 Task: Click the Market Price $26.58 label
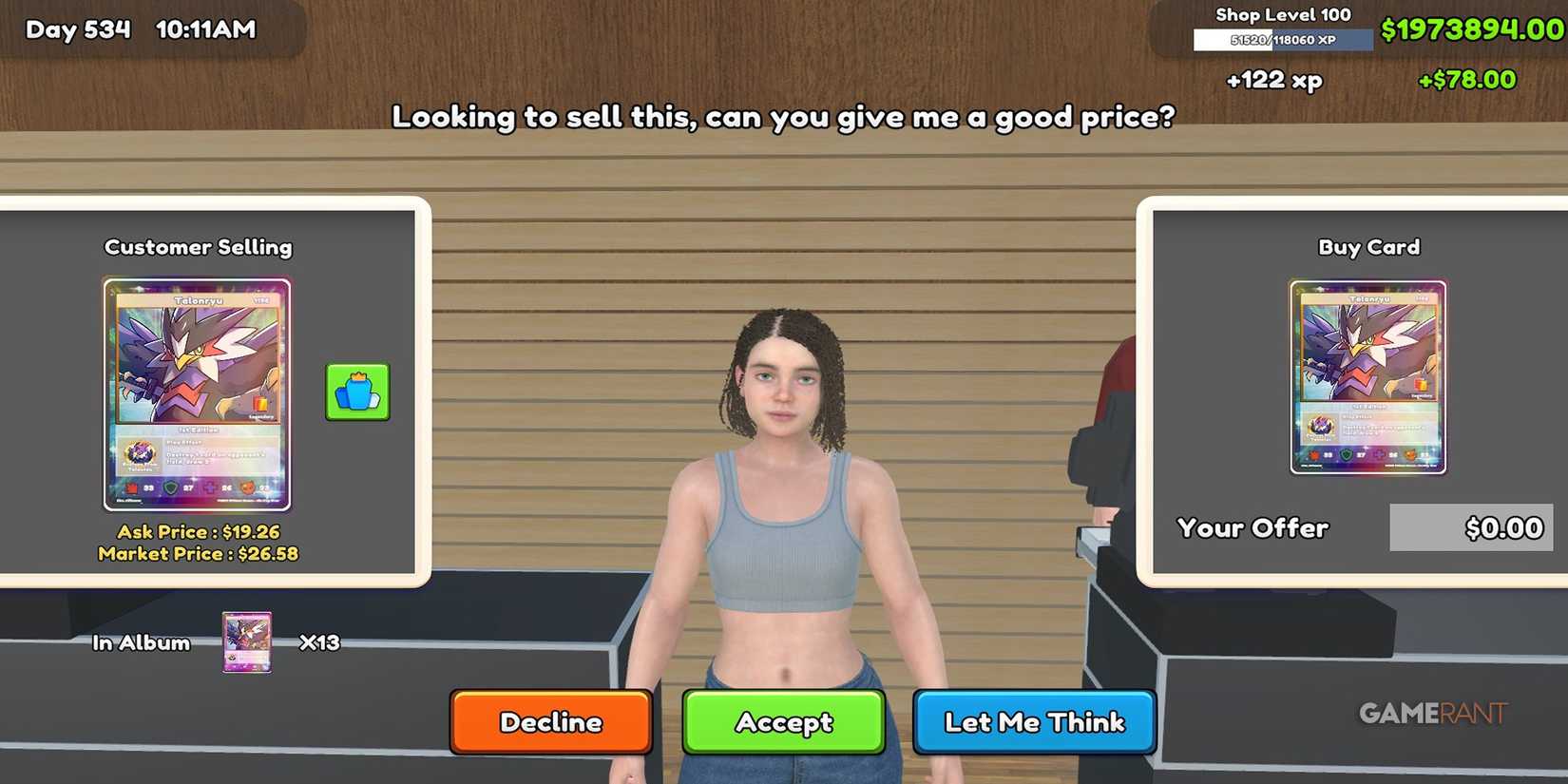pos(197,553)
